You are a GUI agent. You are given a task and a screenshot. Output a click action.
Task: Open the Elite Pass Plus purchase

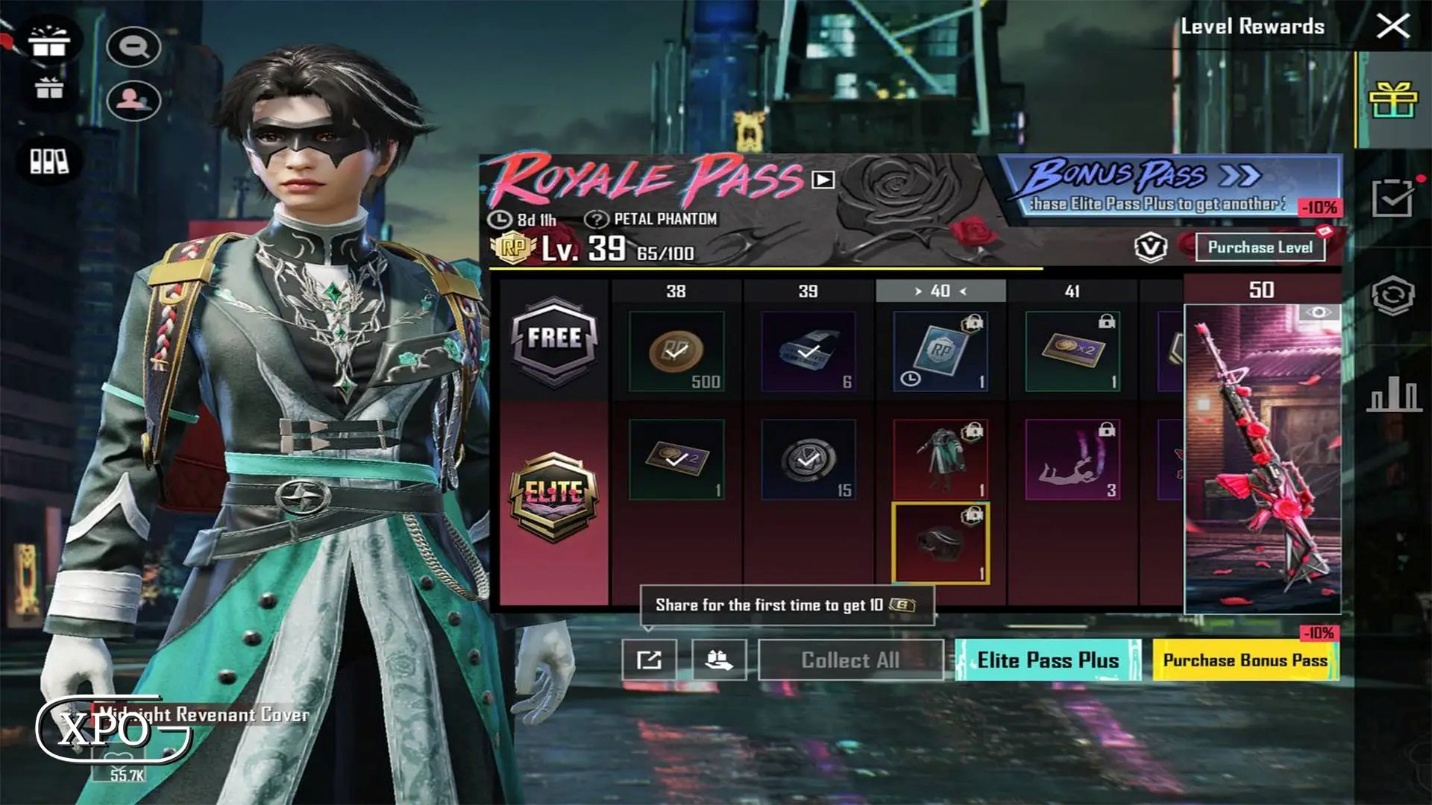(x=1047, y=660)
